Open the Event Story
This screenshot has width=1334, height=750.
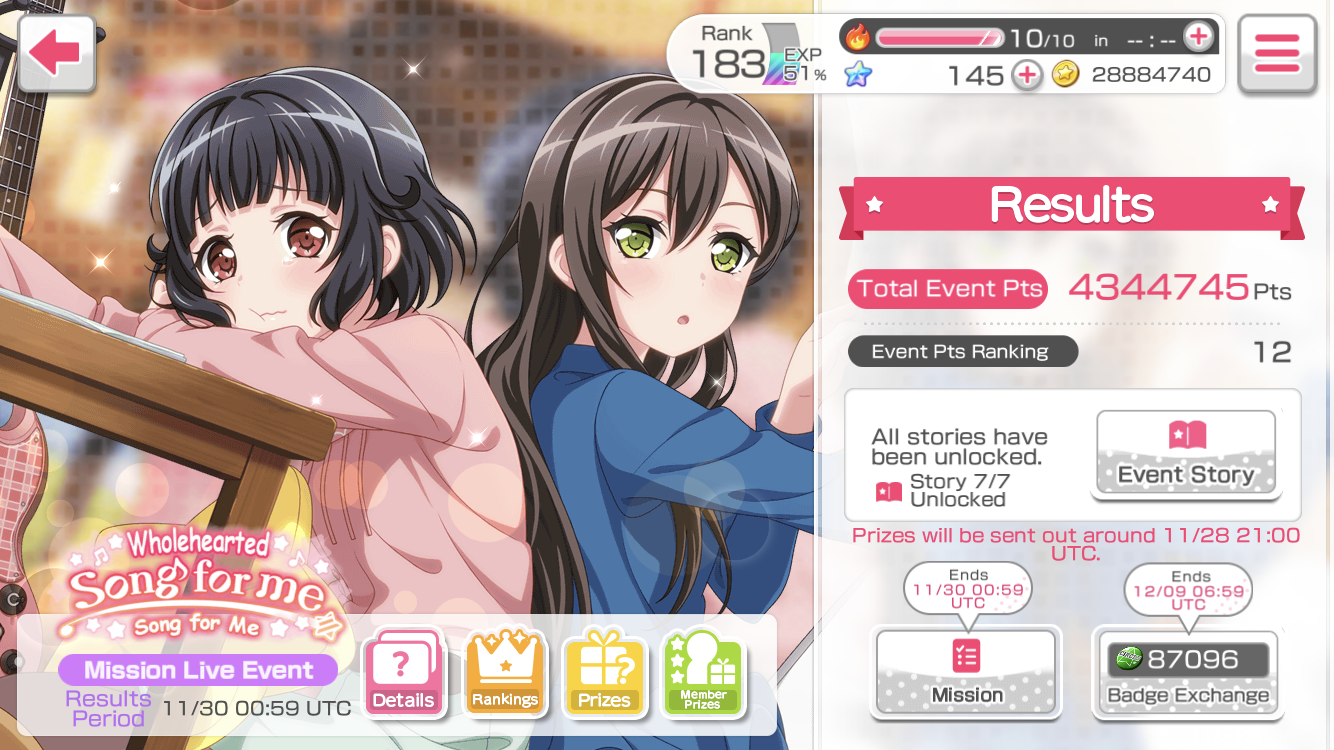pos(1186,453)
